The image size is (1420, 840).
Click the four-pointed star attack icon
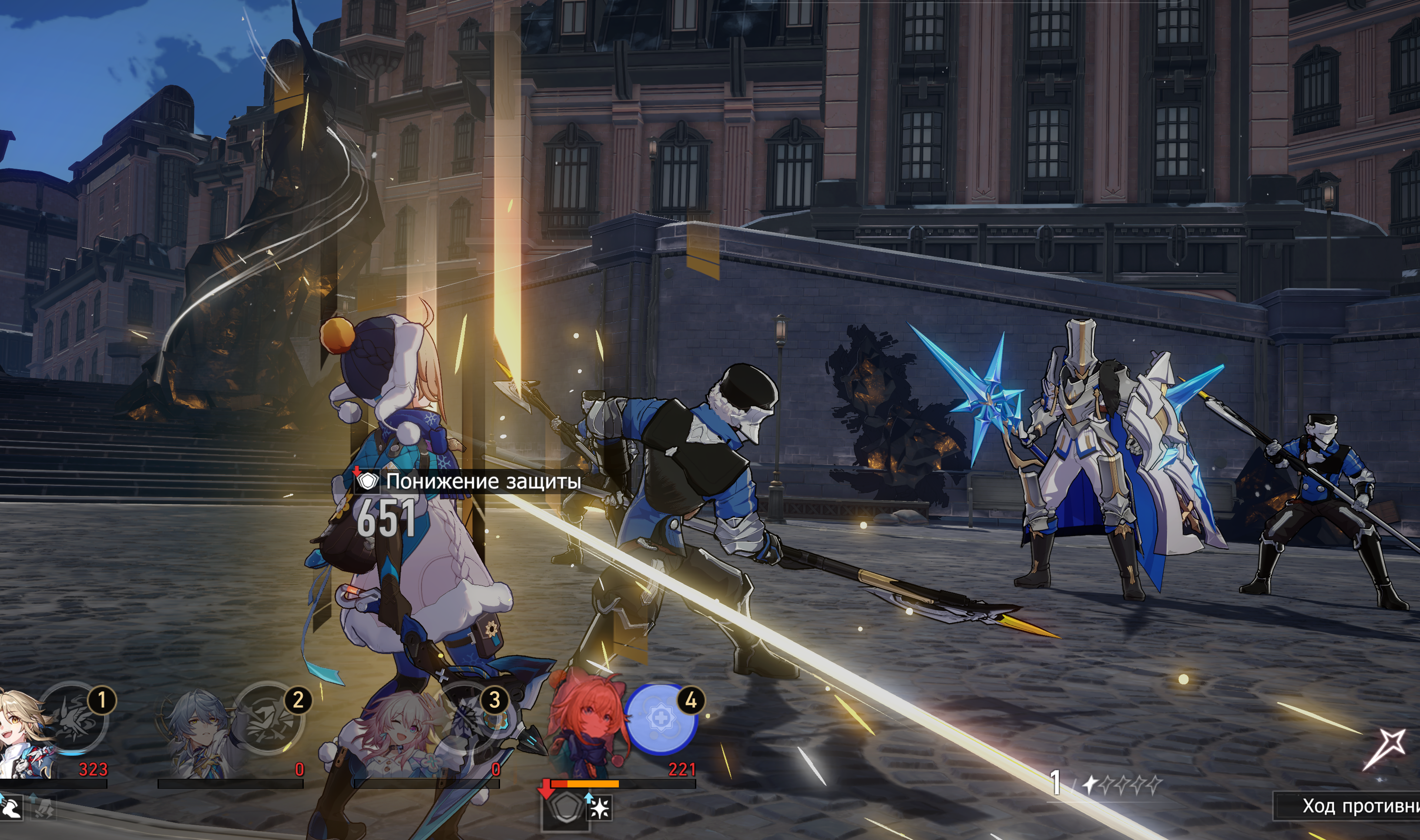pos(1386,747)
